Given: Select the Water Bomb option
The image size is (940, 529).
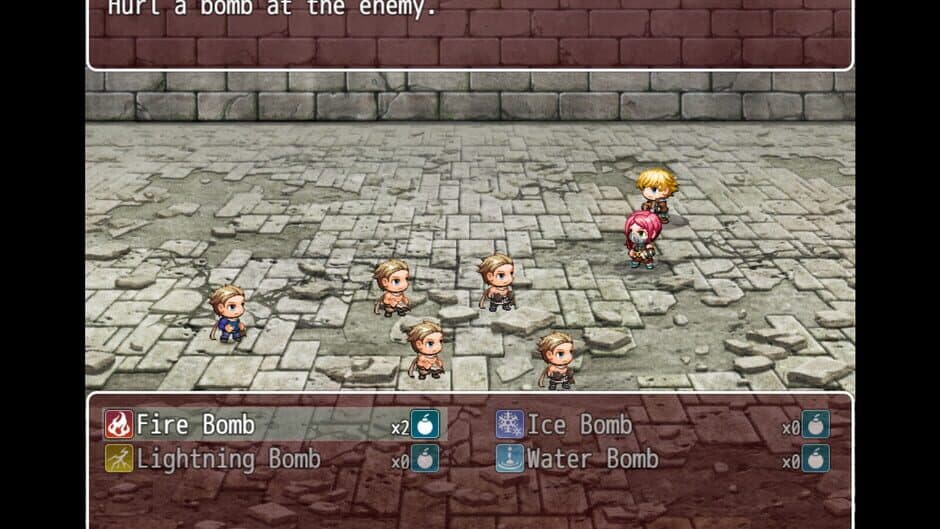Looking at the screenshot, I should pos(592,459).
